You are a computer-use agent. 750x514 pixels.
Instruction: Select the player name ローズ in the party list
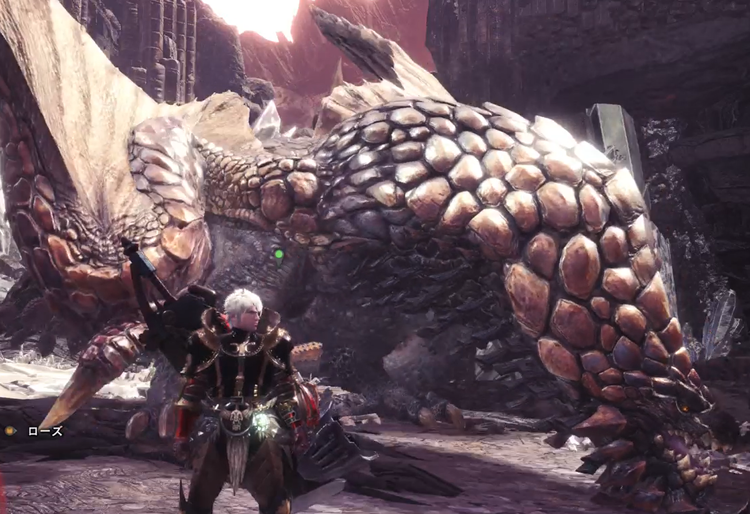click(x=44, y=431)
